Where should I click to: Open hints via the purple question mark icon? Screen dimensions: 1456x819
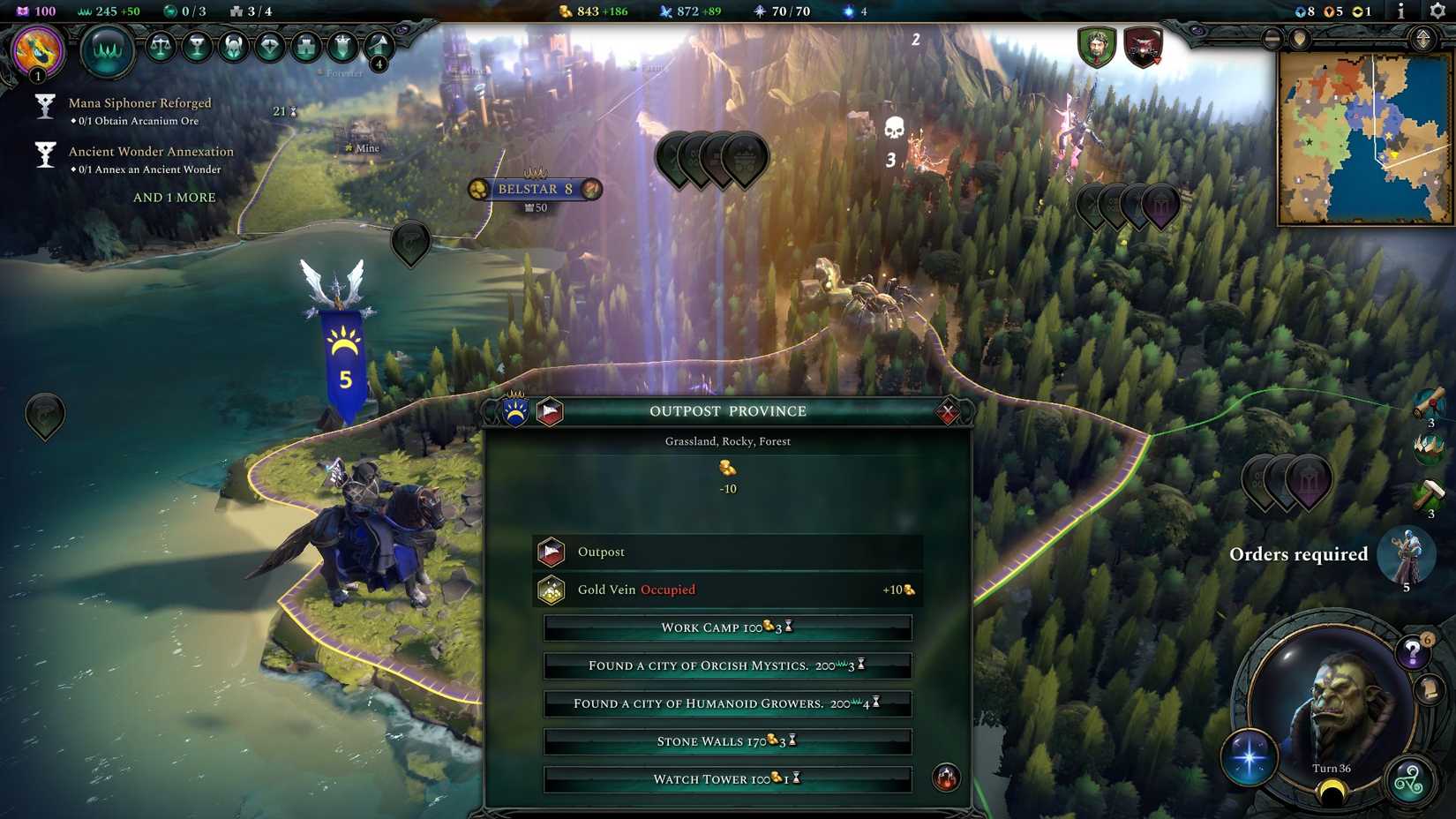1413,650
